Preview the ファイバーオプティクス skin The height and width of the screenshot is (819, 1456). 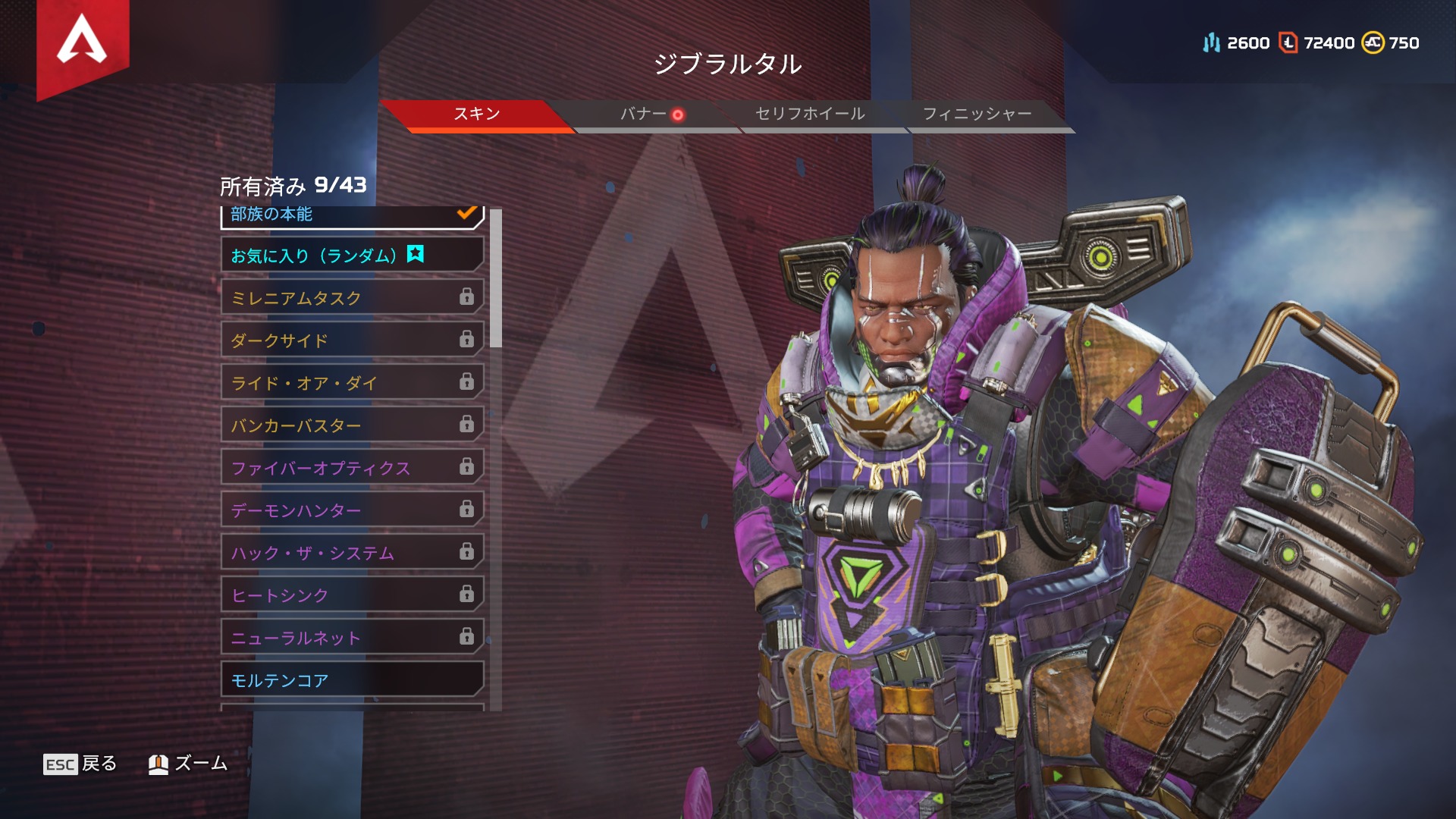tap(352, 468)
